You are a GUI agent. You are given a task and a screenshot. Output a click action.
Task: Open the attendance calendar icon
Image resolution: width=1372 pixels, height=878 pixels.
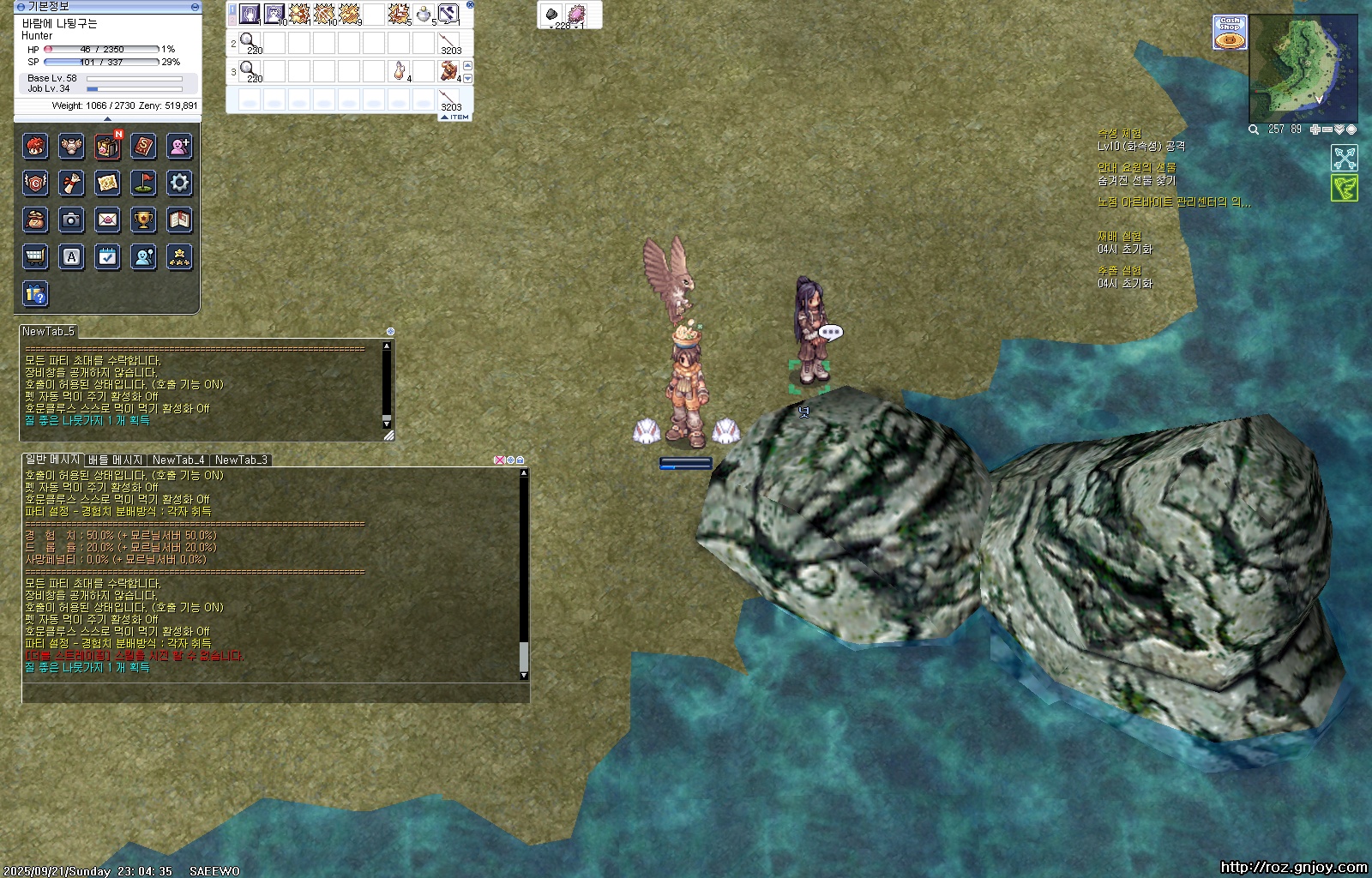[x=107, y=256]
